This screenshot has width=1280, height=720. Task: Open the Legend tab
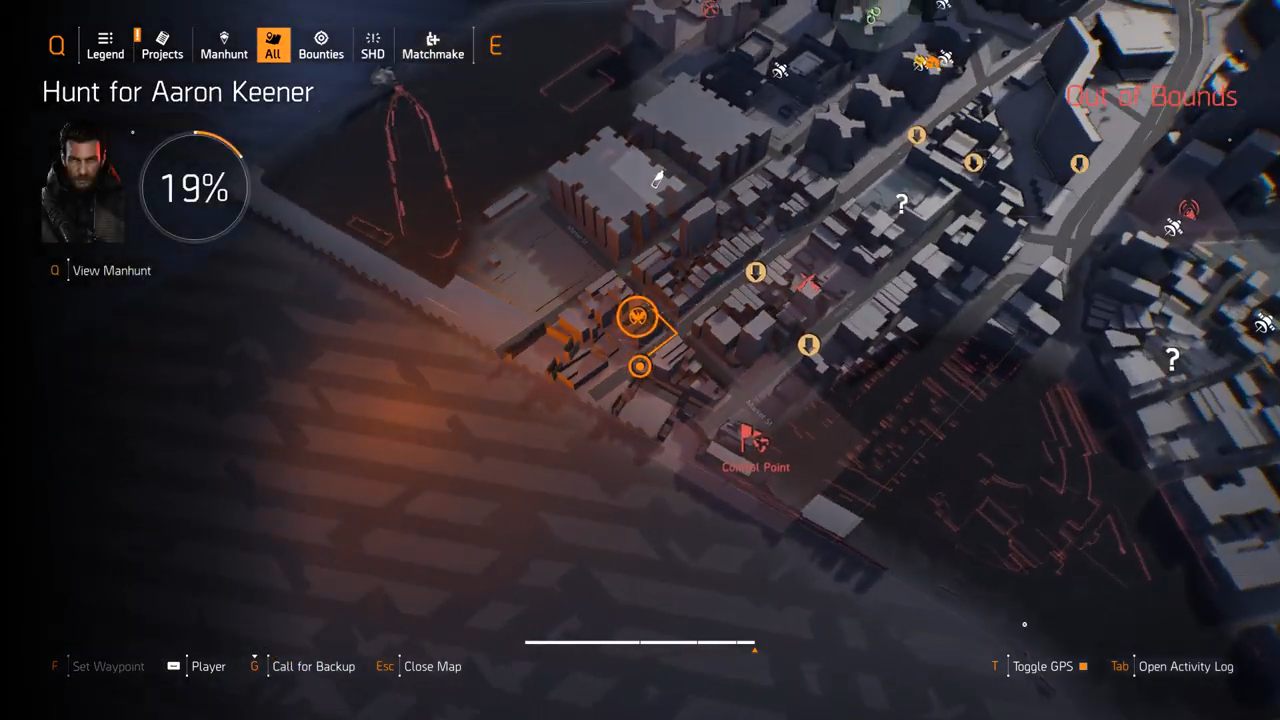[105, 46]
